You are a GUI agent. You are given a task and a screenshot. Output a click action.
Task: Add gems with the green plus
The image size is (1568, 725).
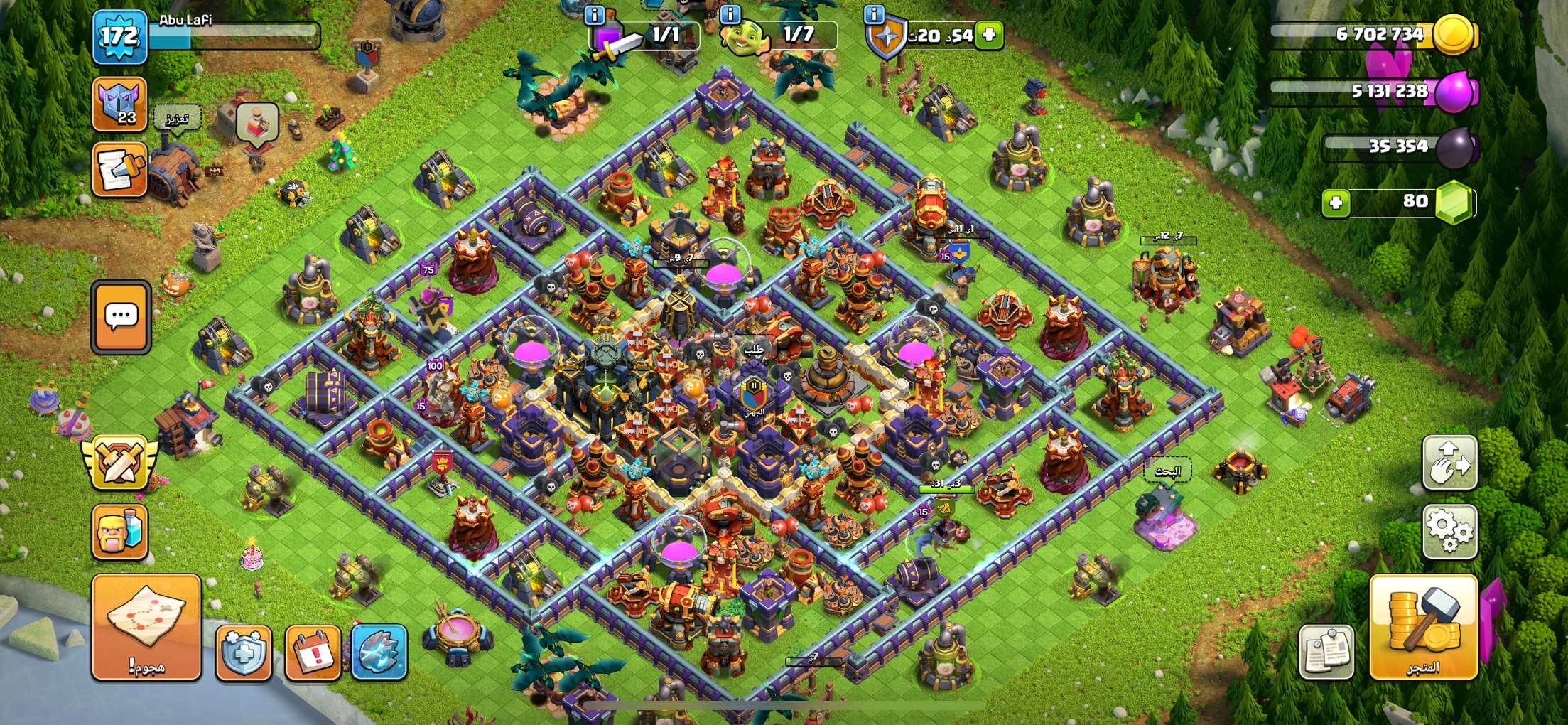tap(1335, 203)
